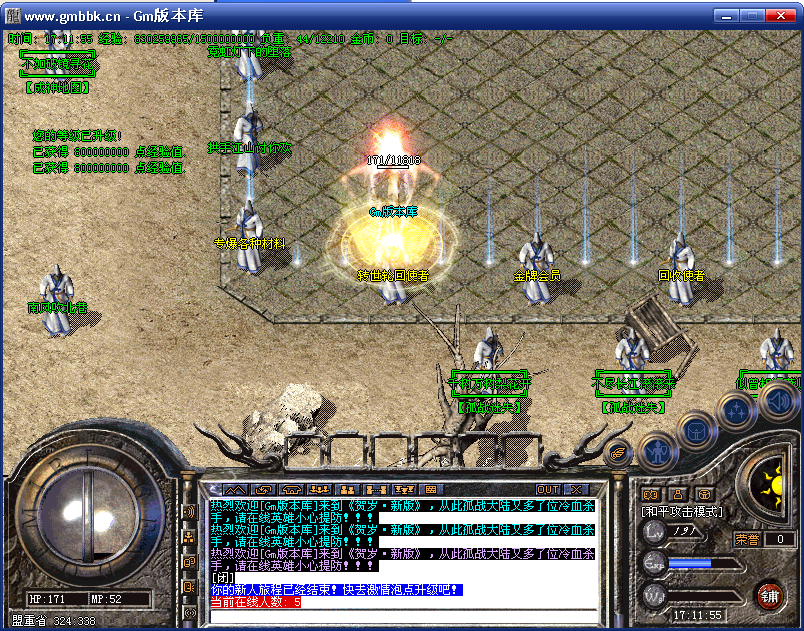Click the orange person-figure small button

678,493
